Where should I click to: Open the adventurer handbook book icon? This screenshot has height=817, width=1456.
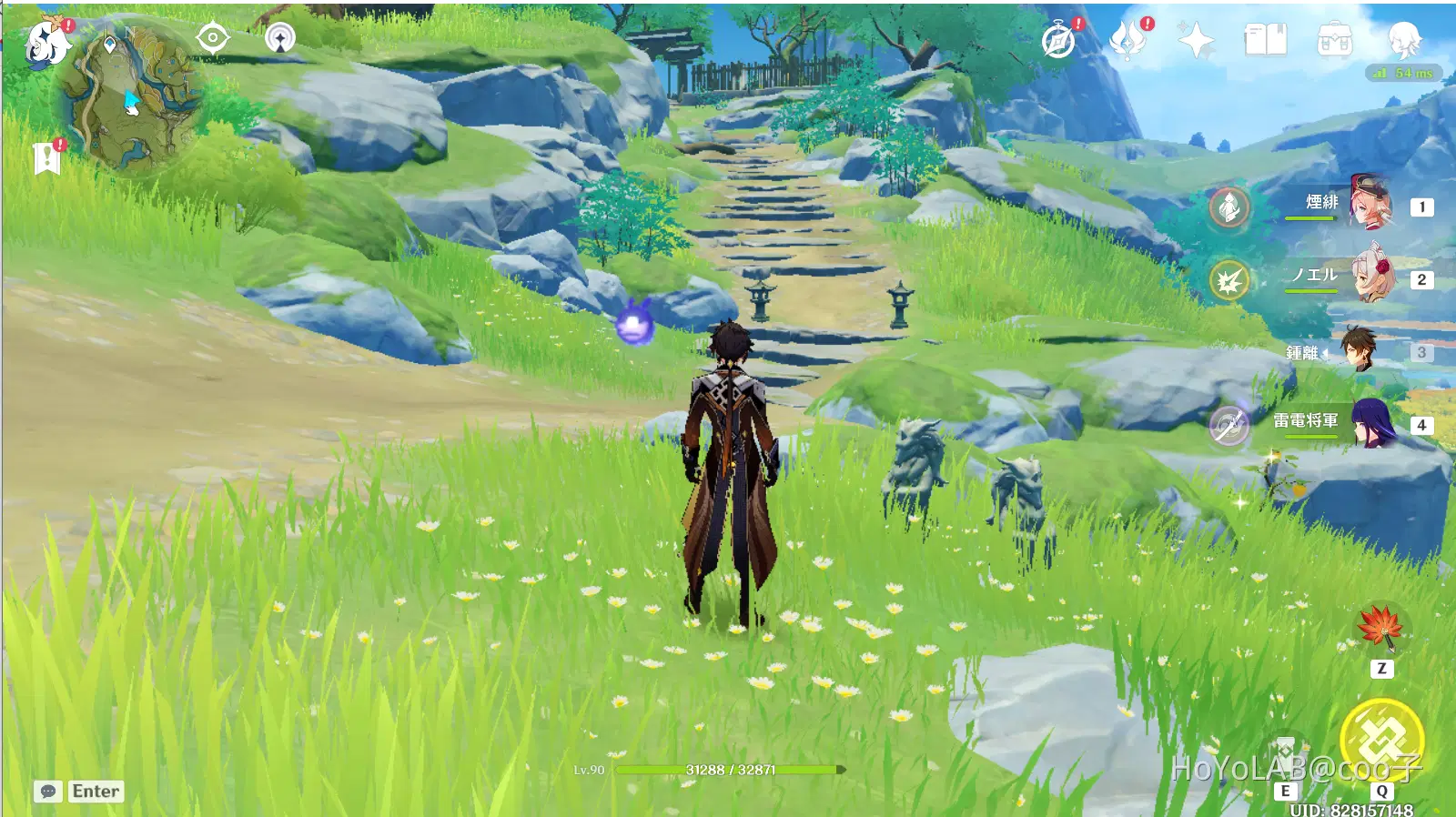point(1265,40)
